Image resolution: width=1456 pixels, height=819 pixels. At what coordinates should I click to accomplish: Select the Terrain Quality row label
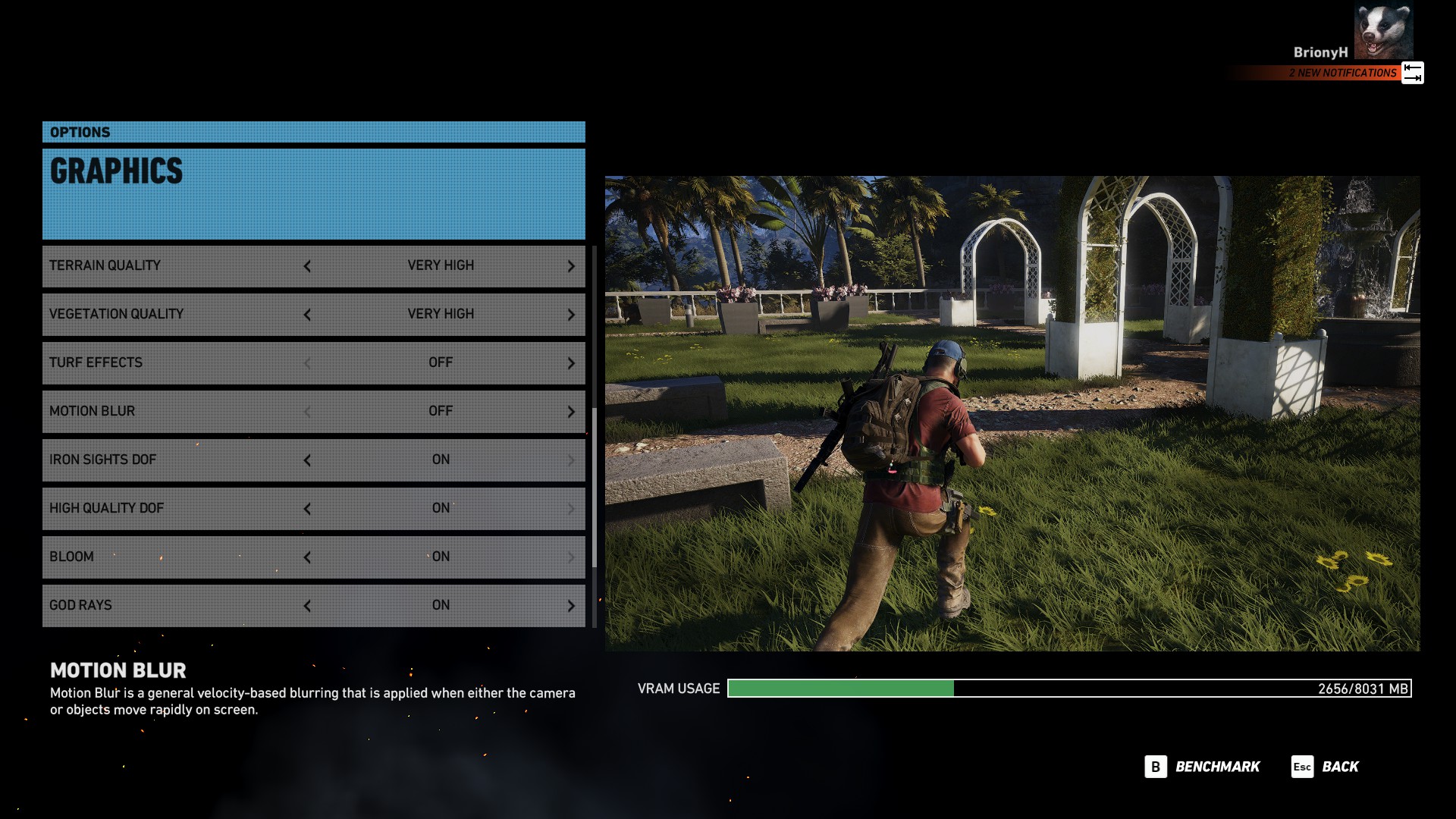click(x=105, y=265)
